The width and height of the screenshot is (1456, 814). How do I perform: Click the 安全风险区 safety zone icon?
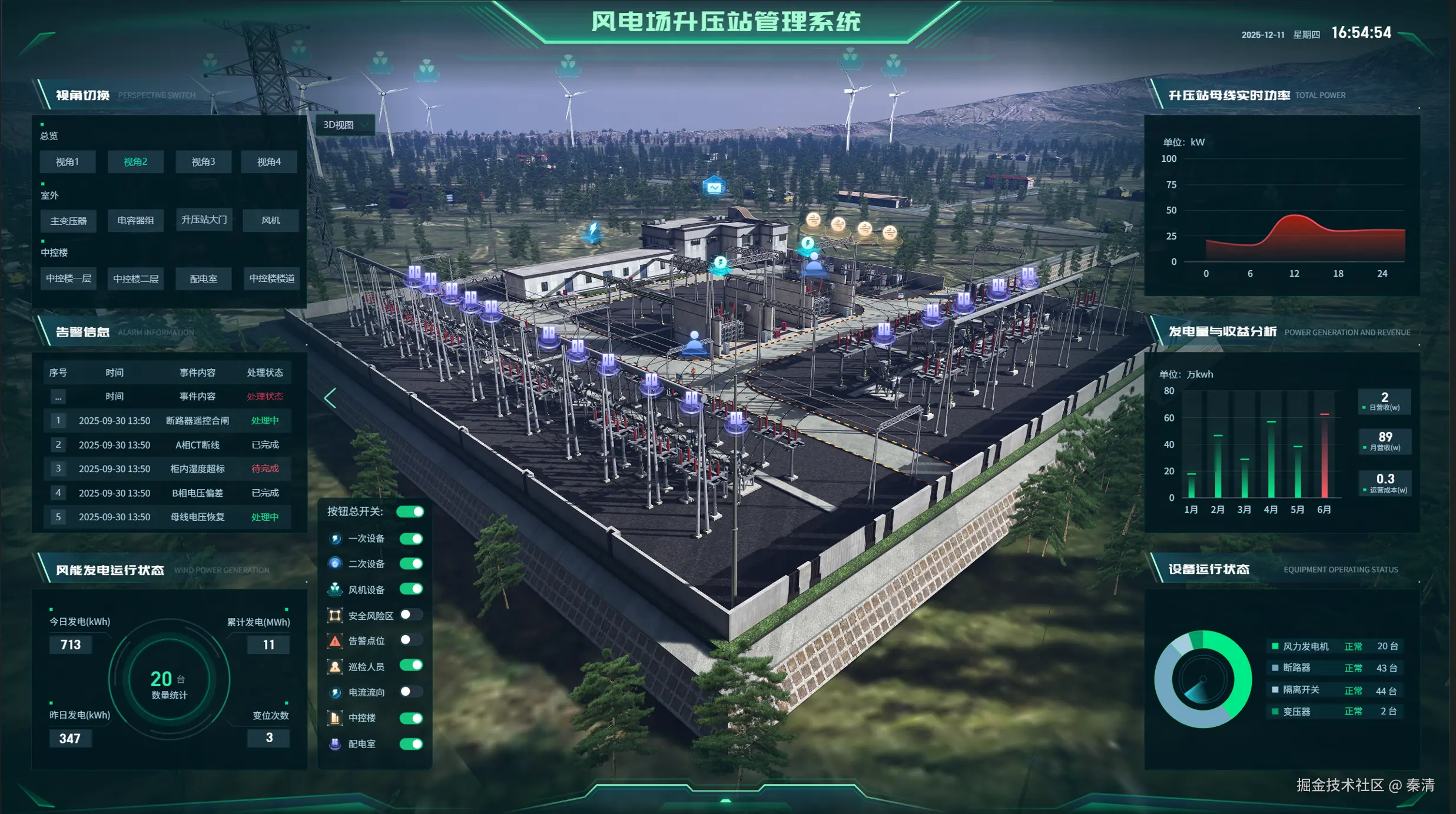point(336,614)
